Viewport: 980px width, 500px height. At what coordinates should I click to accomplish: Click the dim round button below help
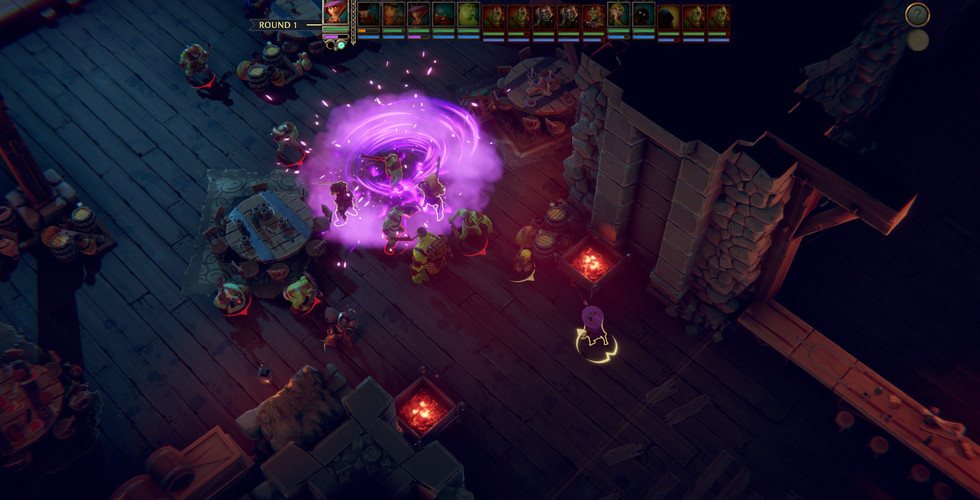point(917,41)
